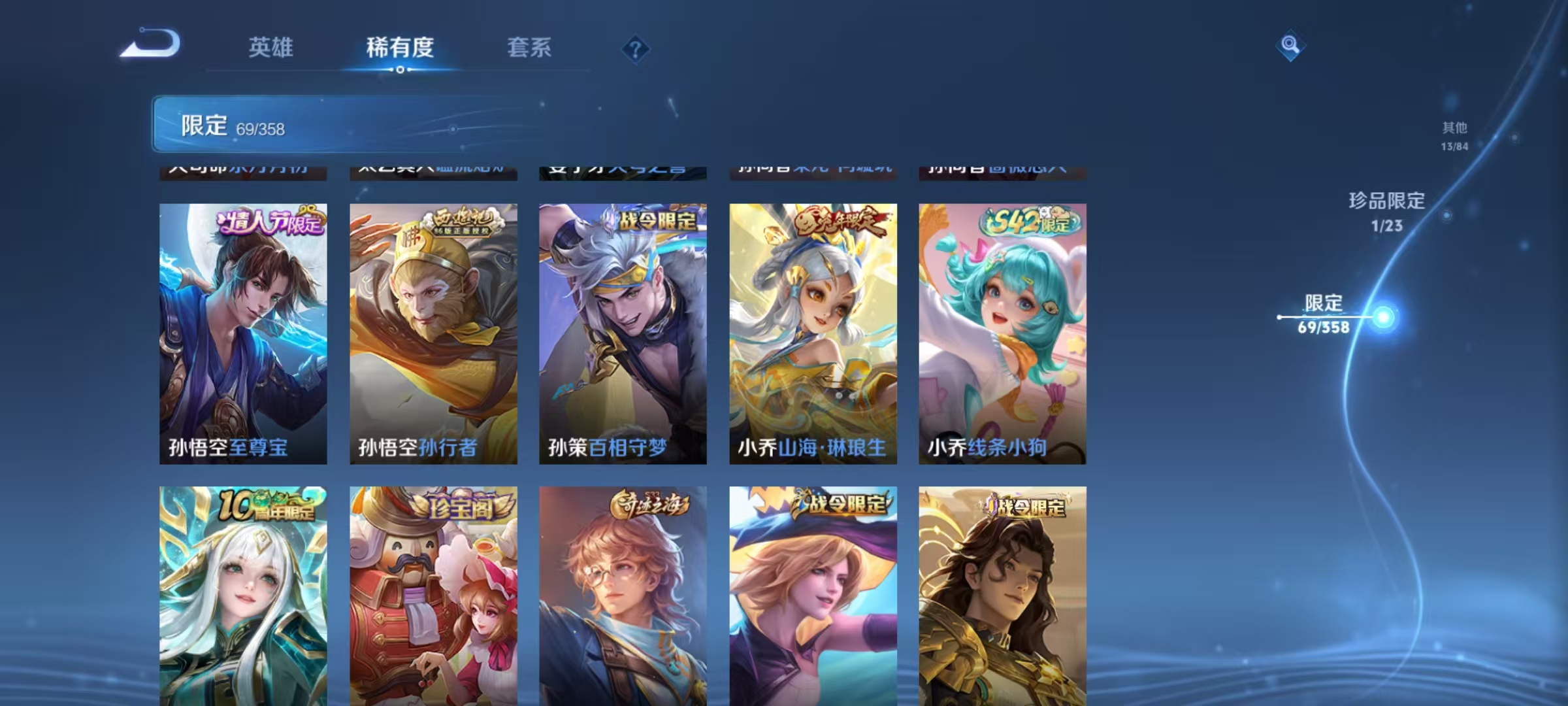Open the 奇迹之海 skin card
Image resolution: width=1568 pixels, height=706 pixels.
(622, 595)
